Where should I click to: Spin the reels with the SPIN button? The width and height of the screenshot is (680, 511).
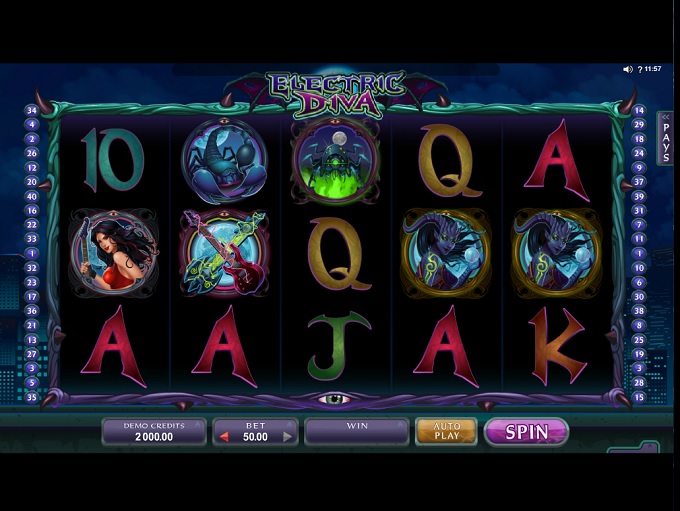click(526, 432)
